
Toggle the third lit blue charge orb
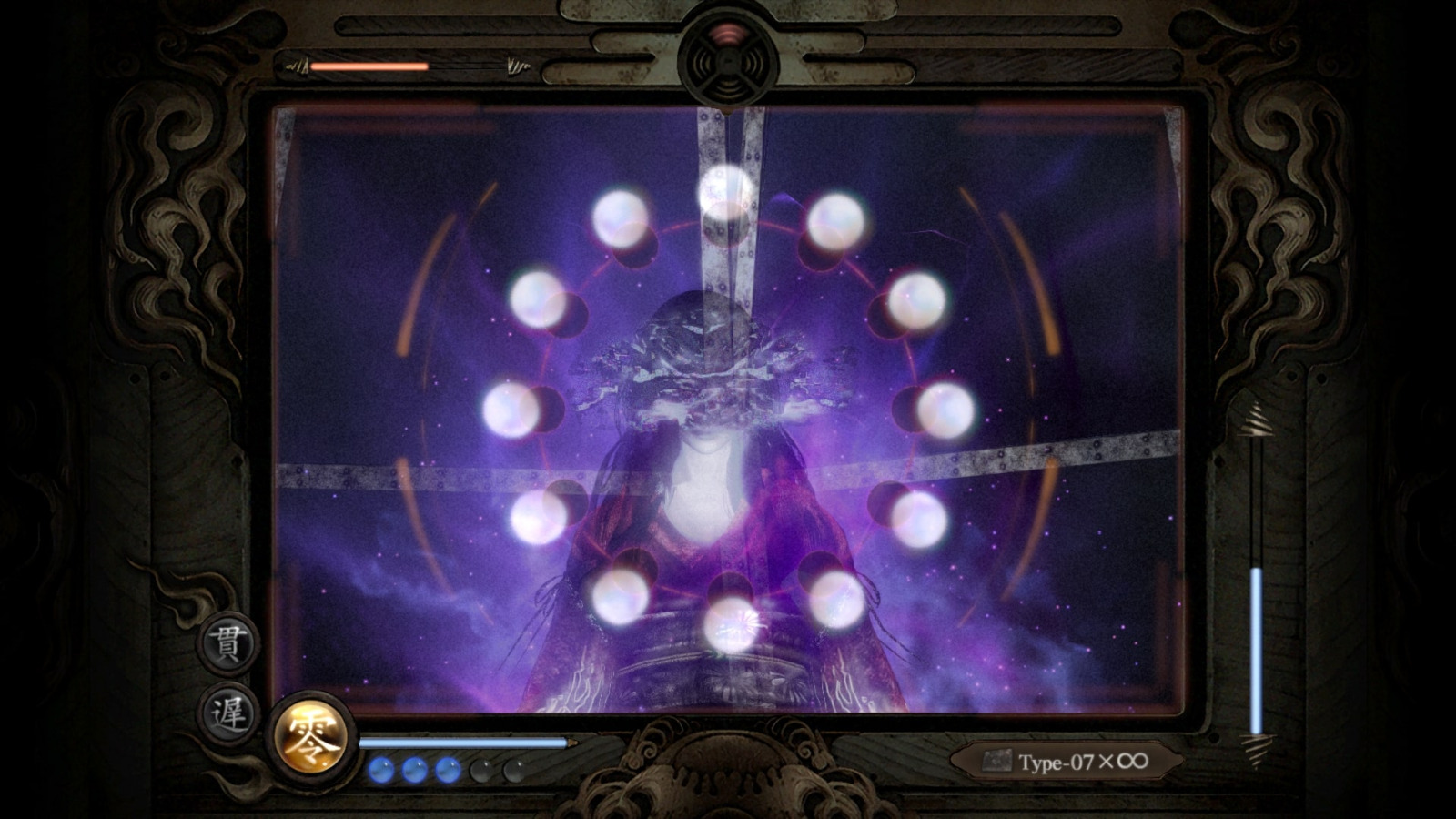(x=447, y=769)
